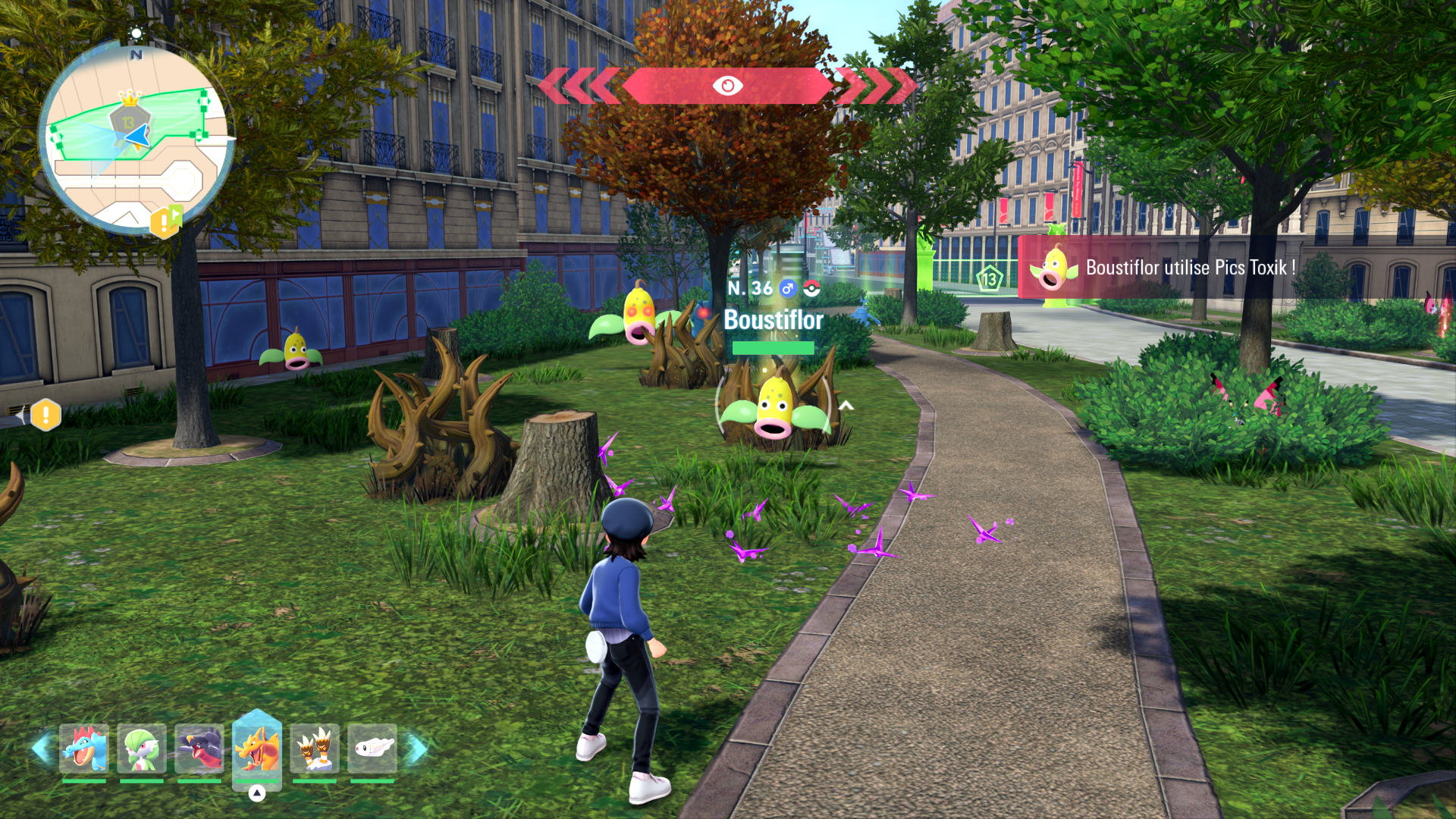
Task: Click the Boustiflor target name label
Action: pos(773,320)
